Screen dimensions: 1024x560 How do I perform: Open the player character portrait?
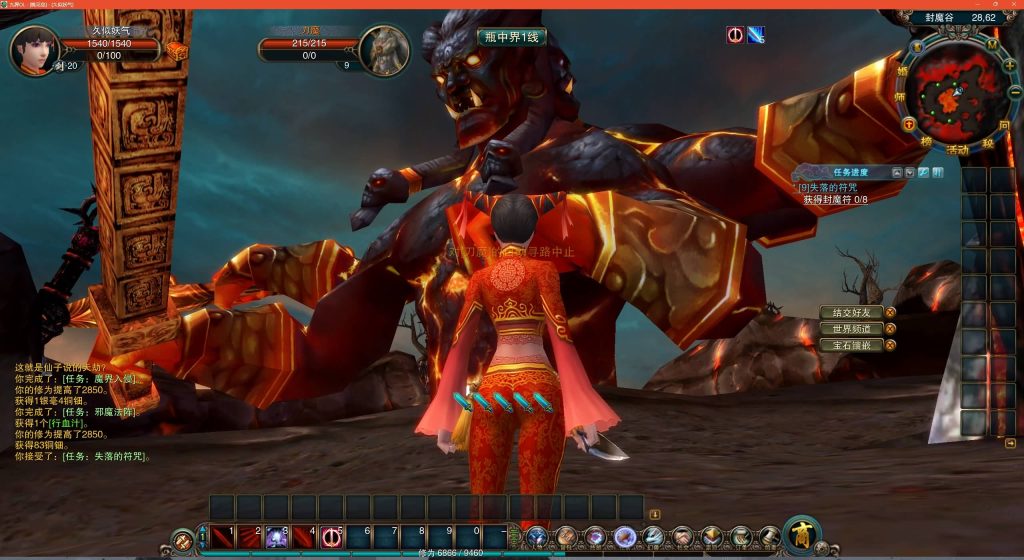tap(34, 49)
